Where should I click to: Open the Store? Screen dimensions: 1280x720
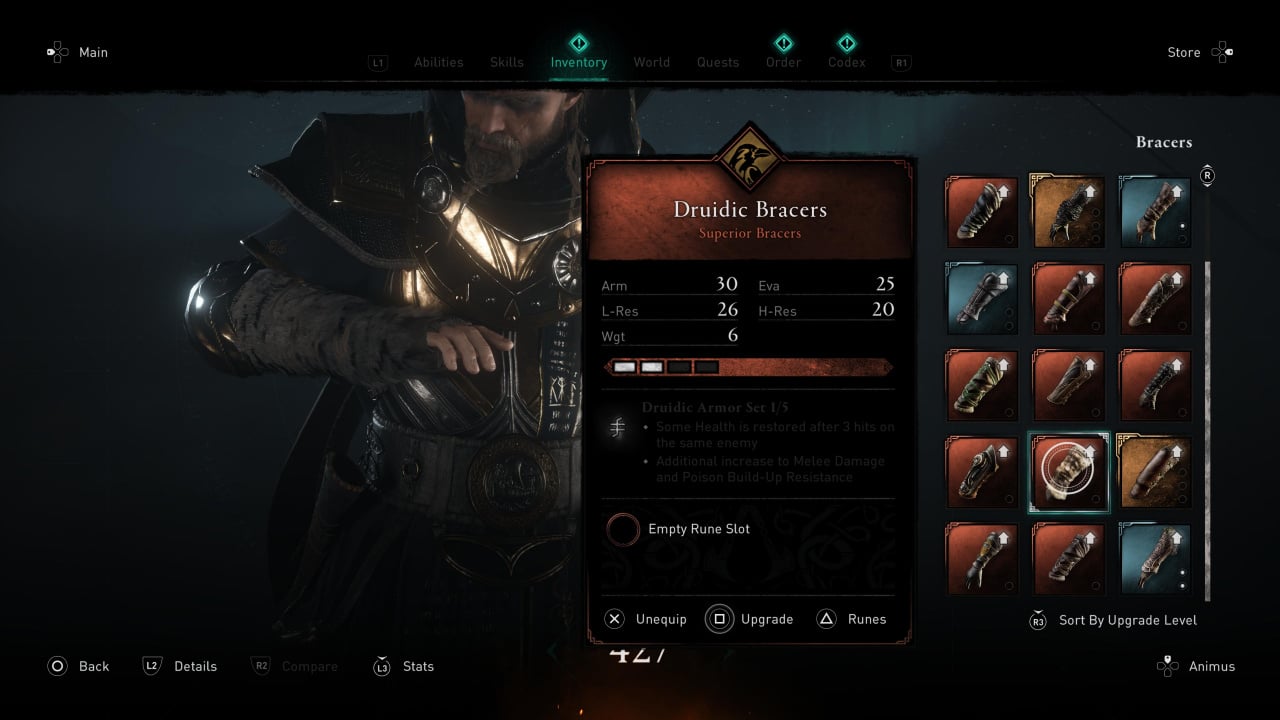pyautogui.click(x=1184, y=52)
